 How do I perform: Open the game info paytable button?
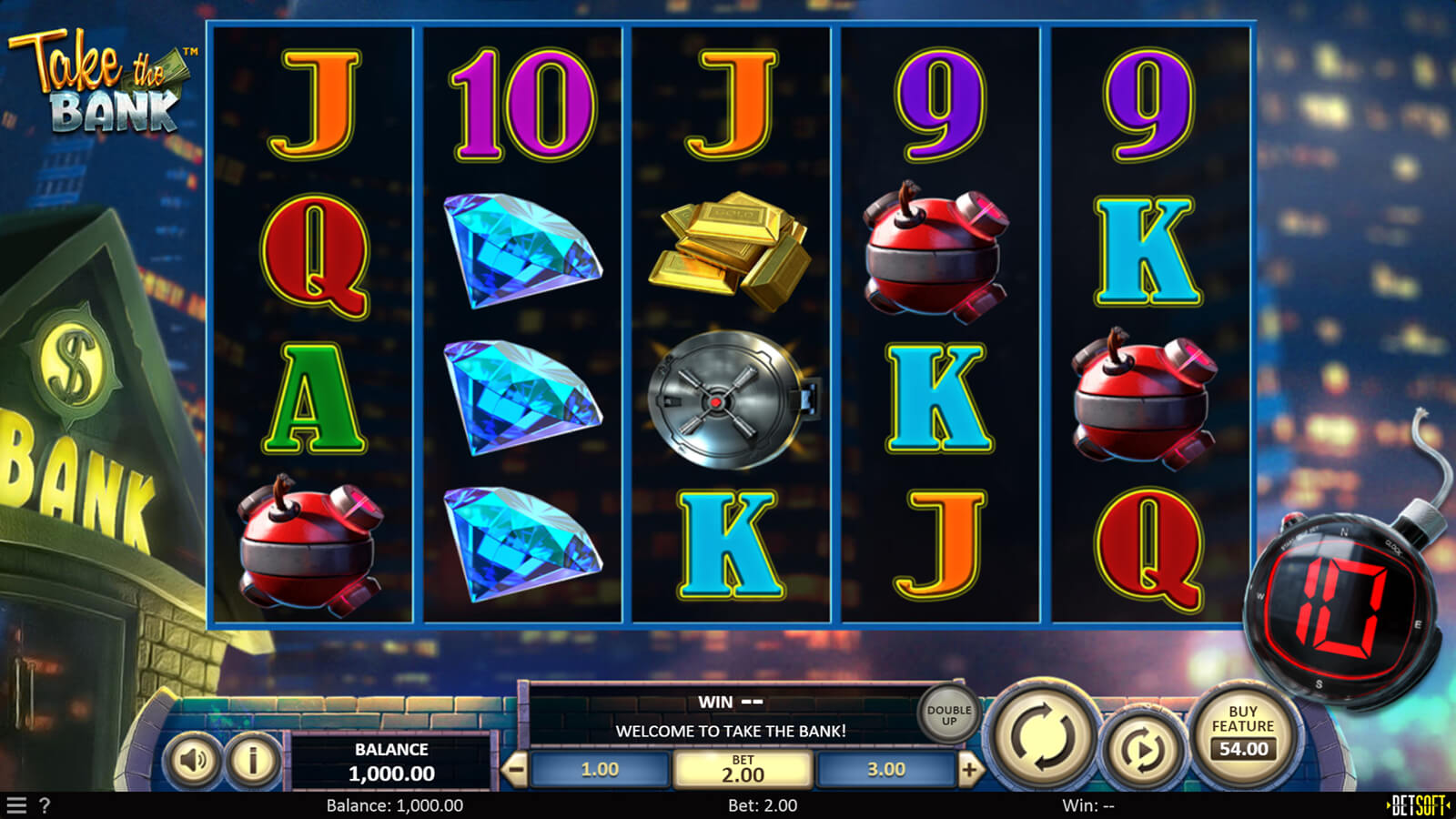[252, 759]
